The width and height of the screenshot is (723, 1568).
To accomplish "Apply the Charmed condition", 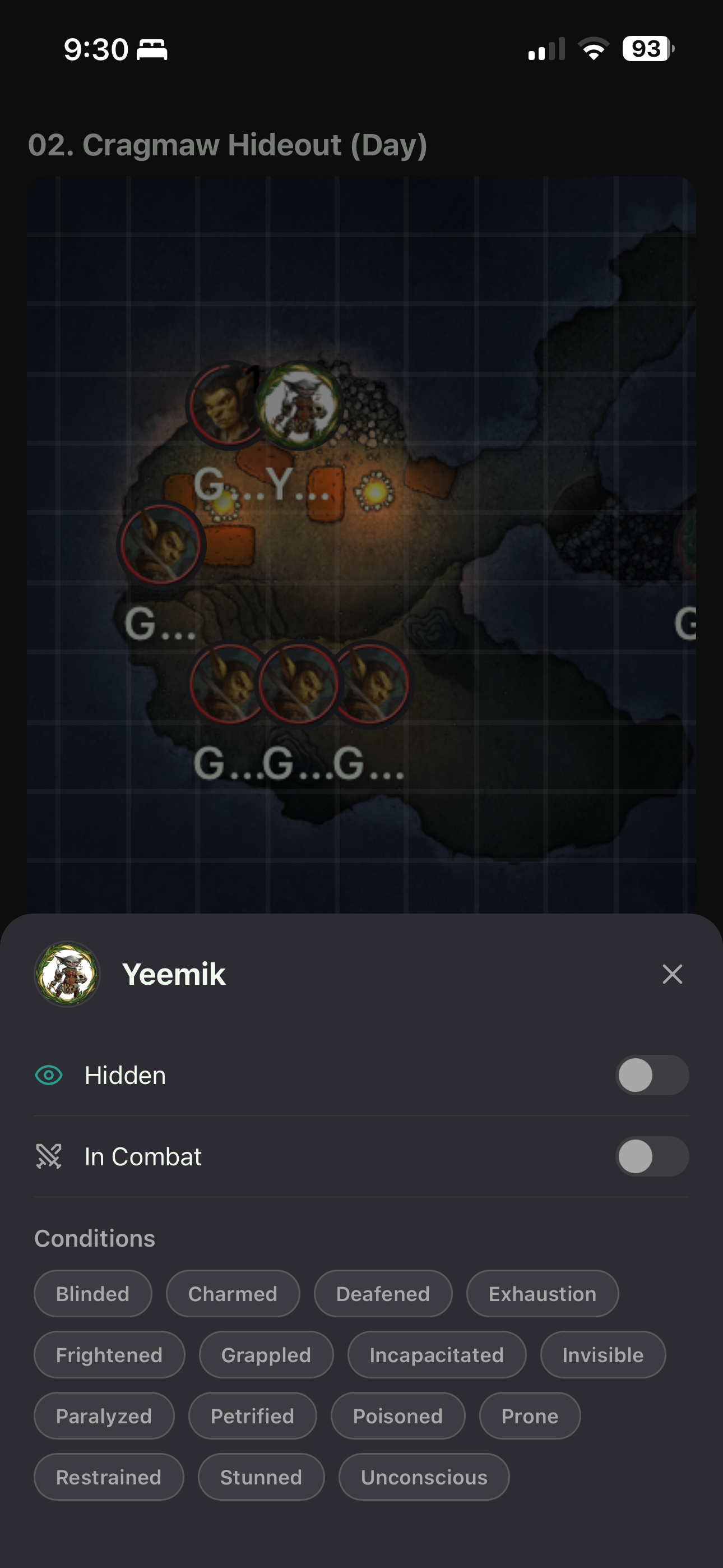I will (x=233, y=1293).
